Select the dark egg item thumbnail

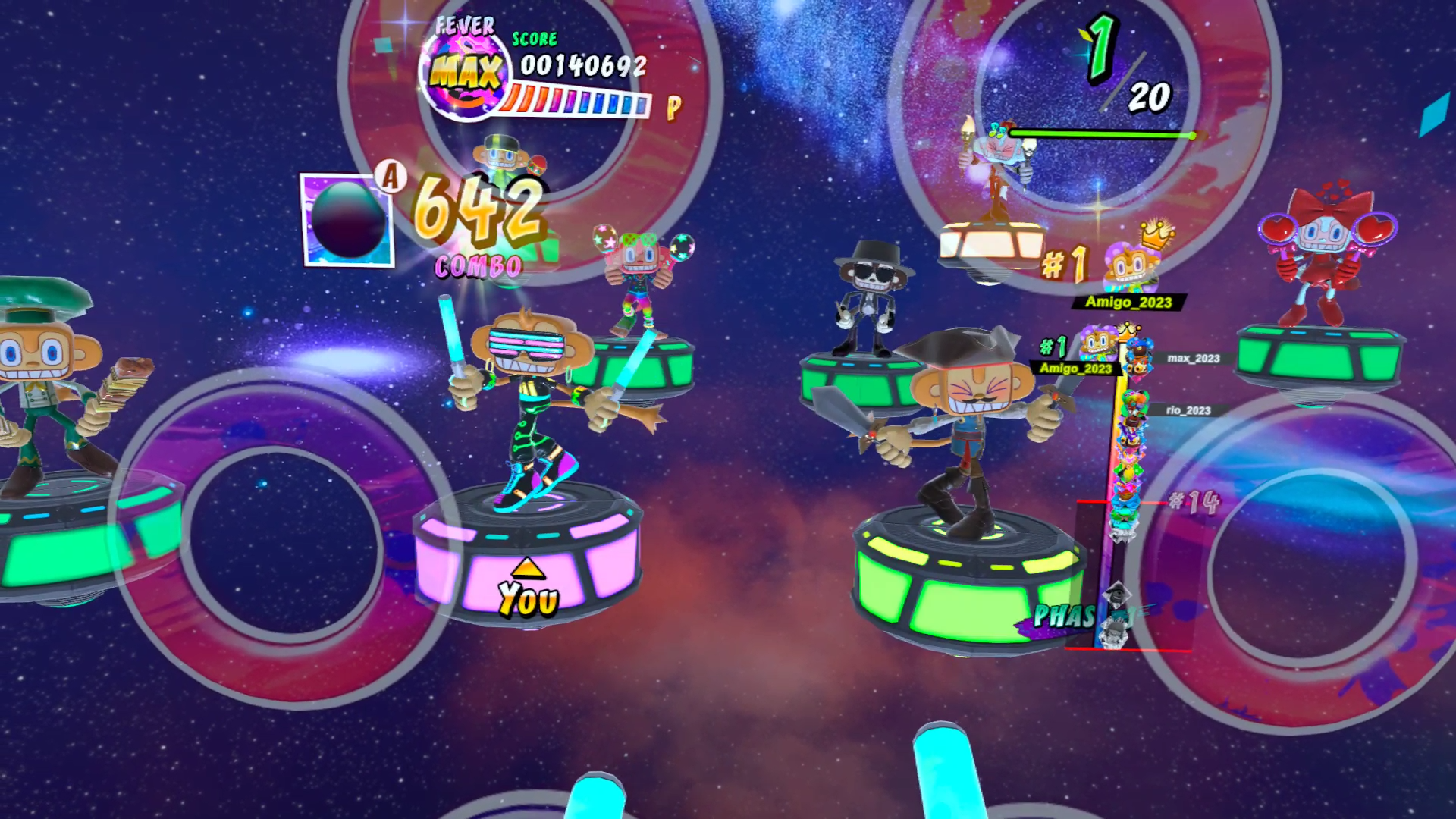coord(347,220)
